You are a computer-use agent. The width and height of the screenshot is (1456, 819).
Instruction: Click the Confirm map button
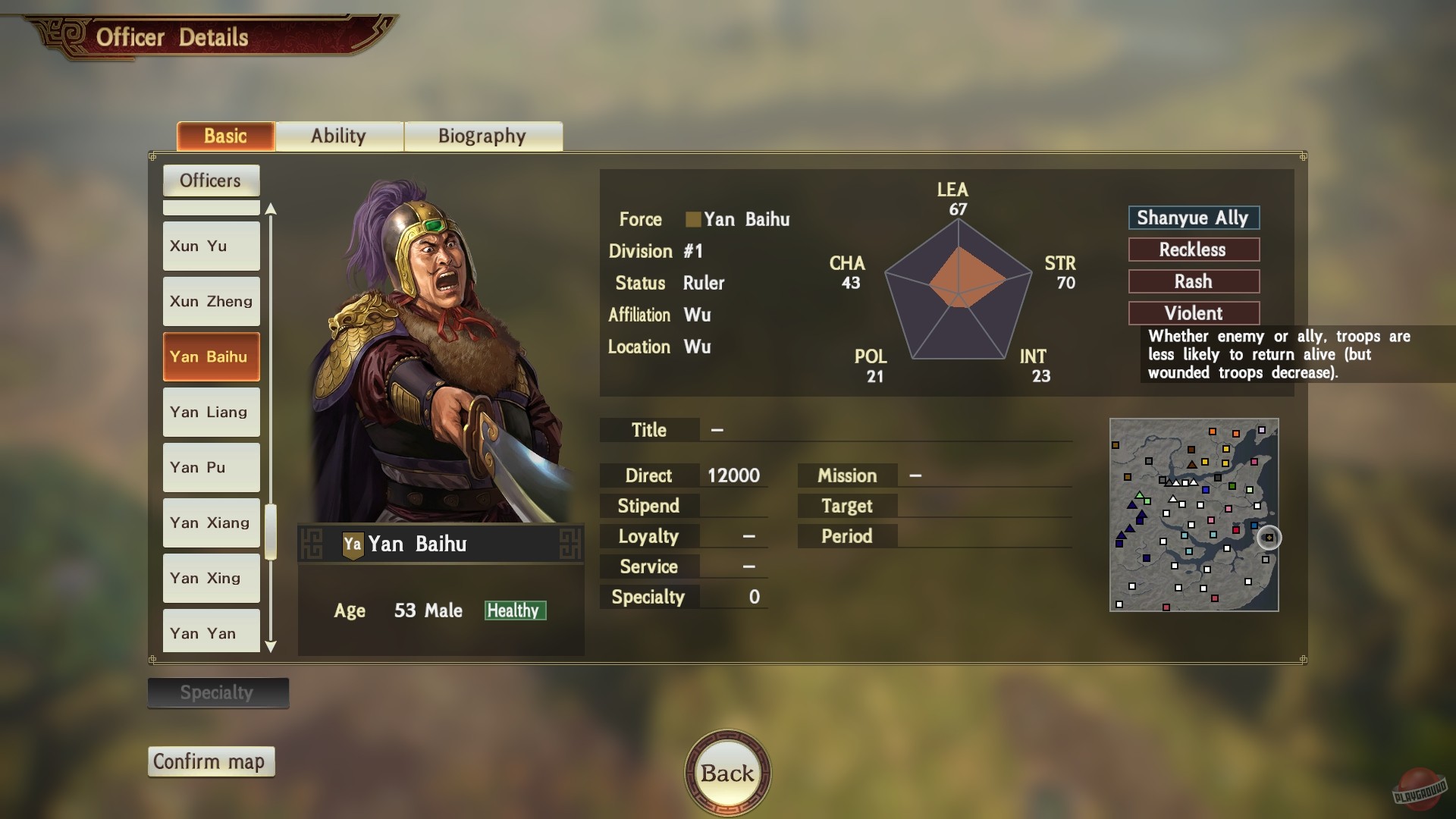(x=211, y=761)
